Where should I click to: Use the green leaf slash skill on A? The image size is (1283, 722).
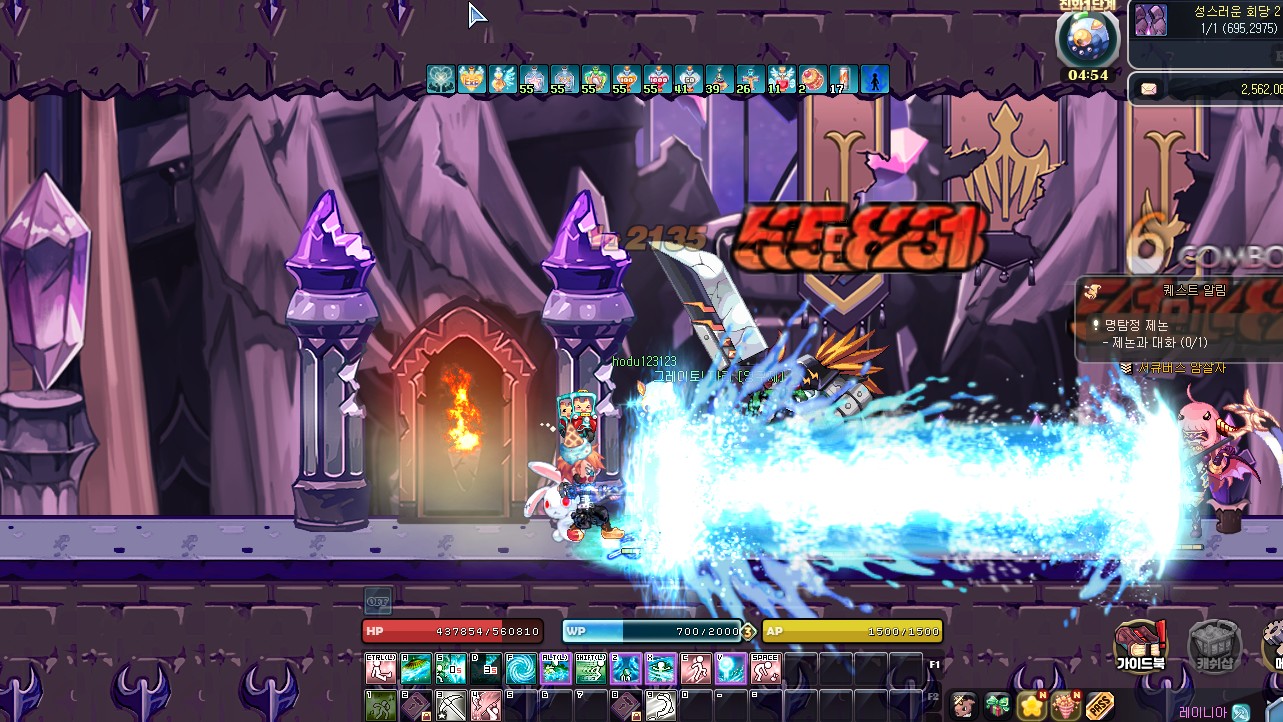coord(416,668)
